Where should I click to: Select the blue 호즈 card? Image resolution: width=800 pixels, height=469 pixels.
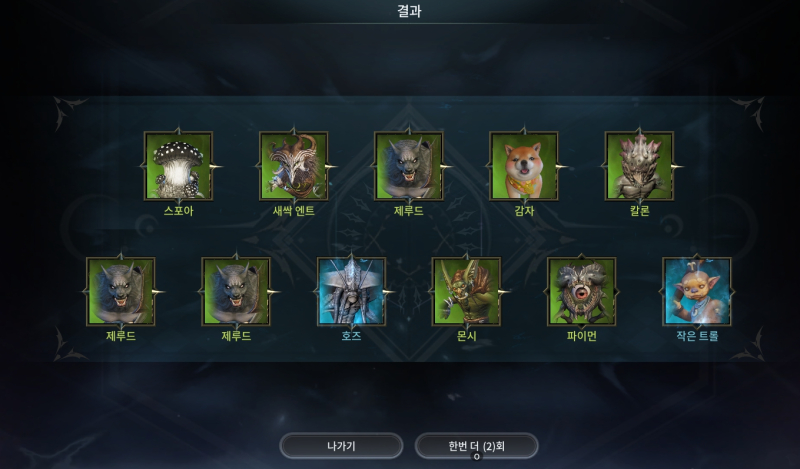[x=351, y=291]
